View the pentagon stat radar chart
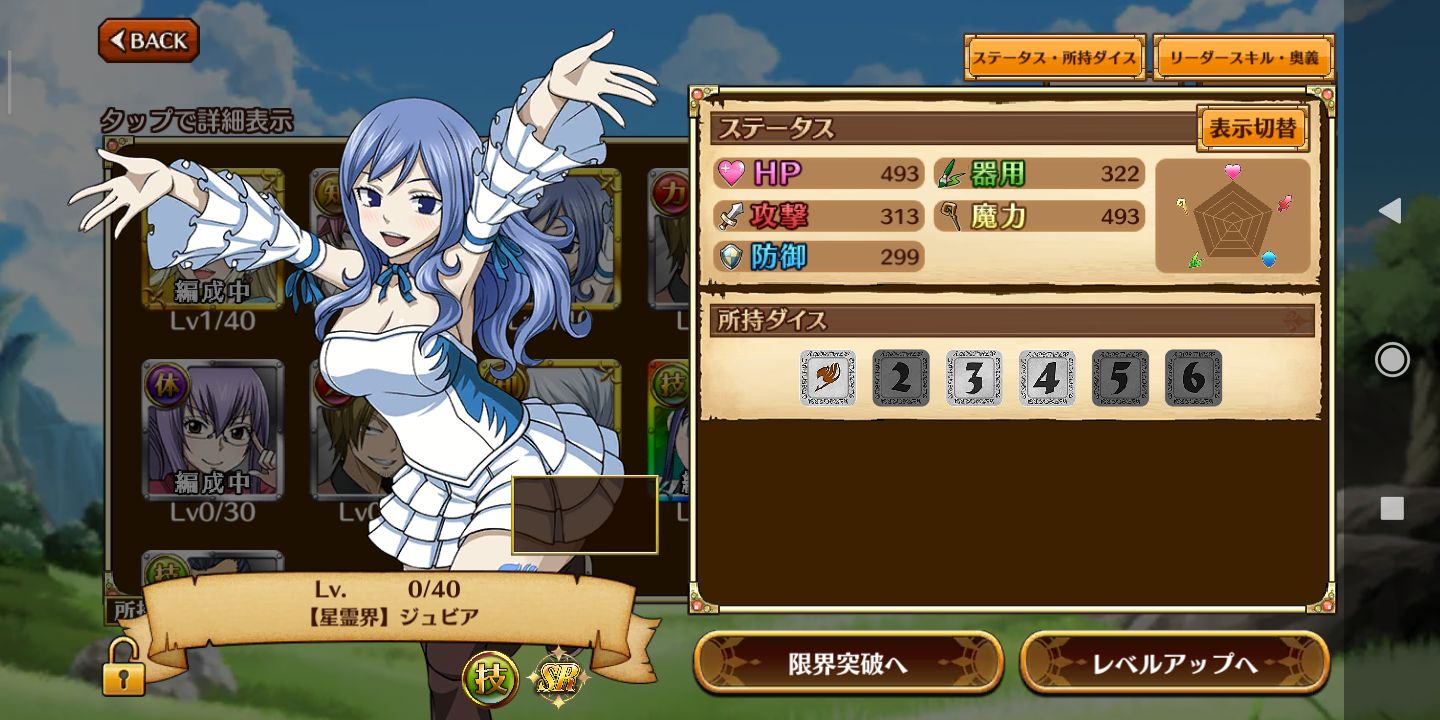 (x=1232, y=216)
